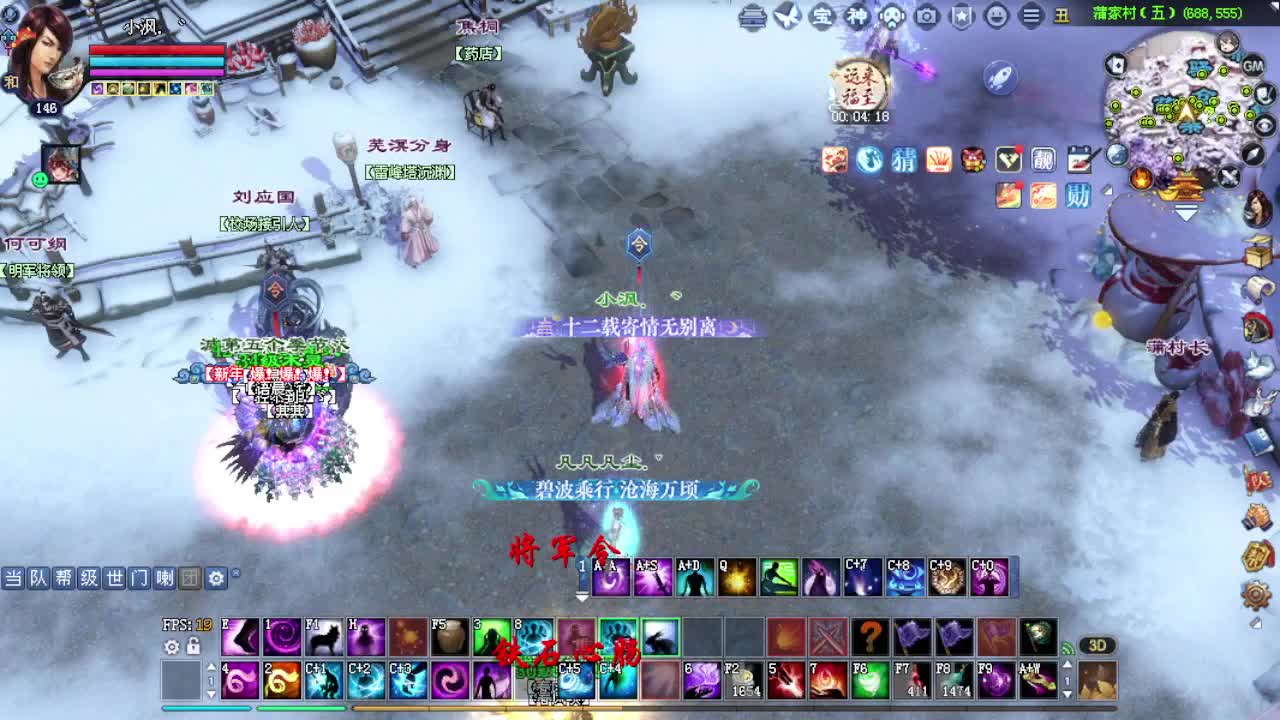This screenshot has height=720, width=1280.
Task: Open chat settings via gear icon next to tabs
Action: point(215,578)
